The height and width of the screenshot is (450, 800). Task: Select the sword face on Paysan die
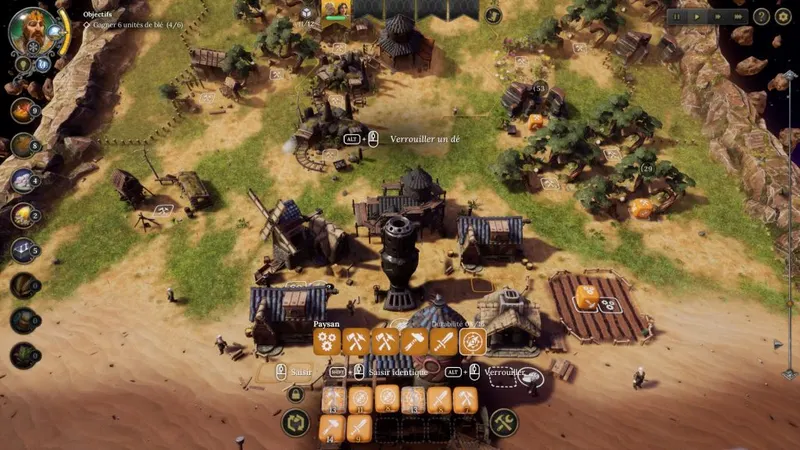click(443, 342)
